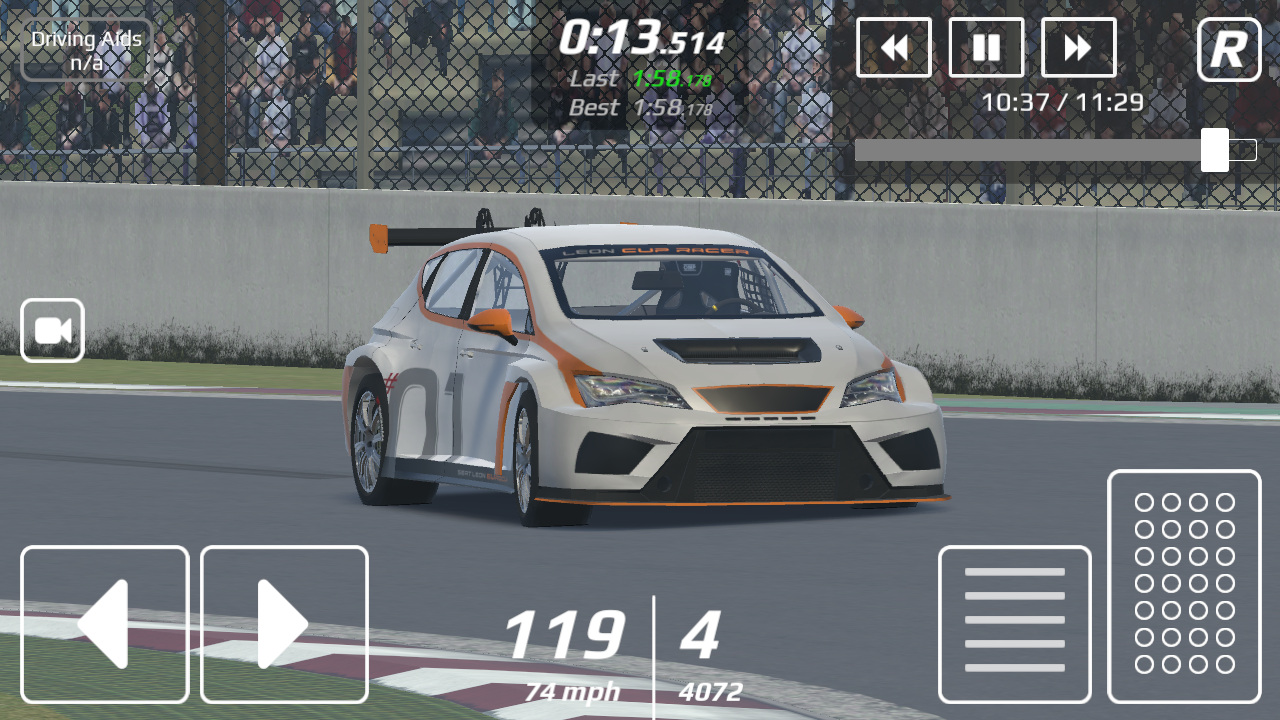Pause the replay playback
The image size is (1280, 720).
click(986, 48)
